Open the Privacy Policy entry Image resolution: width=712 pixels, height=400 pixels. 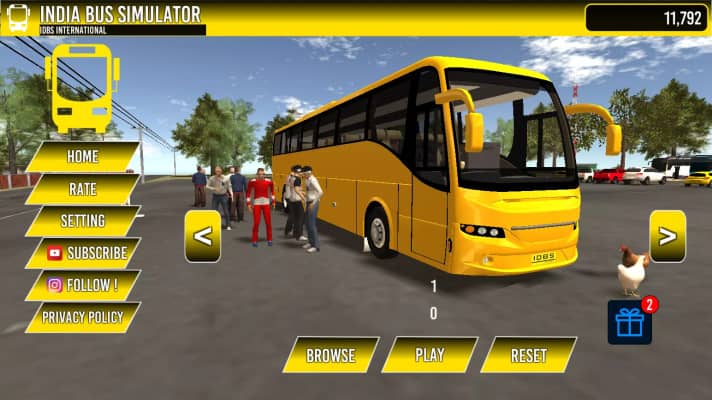point(82,317)
